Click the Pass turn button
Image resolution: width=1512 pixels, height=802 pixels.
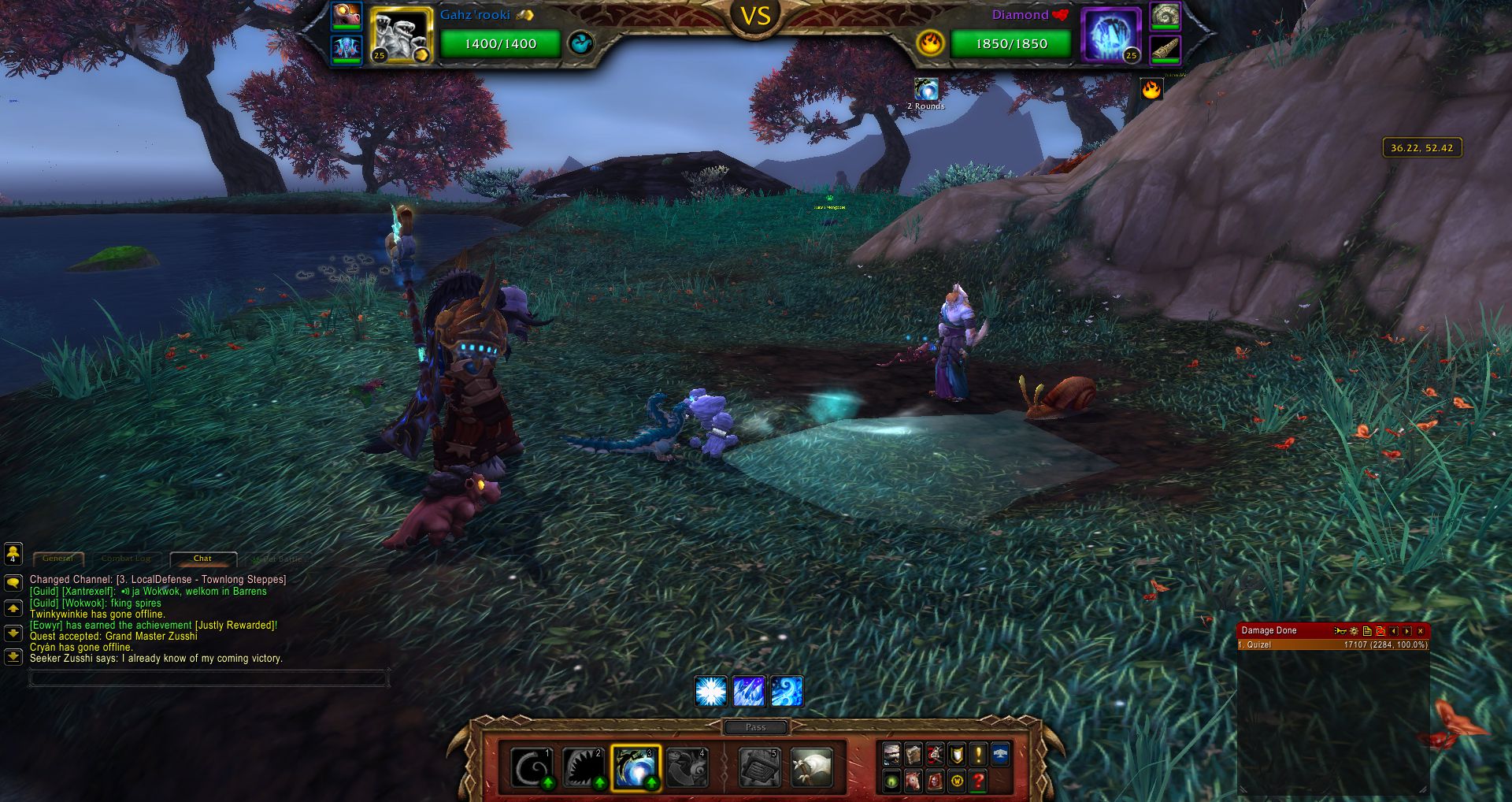tap(755, 727)
